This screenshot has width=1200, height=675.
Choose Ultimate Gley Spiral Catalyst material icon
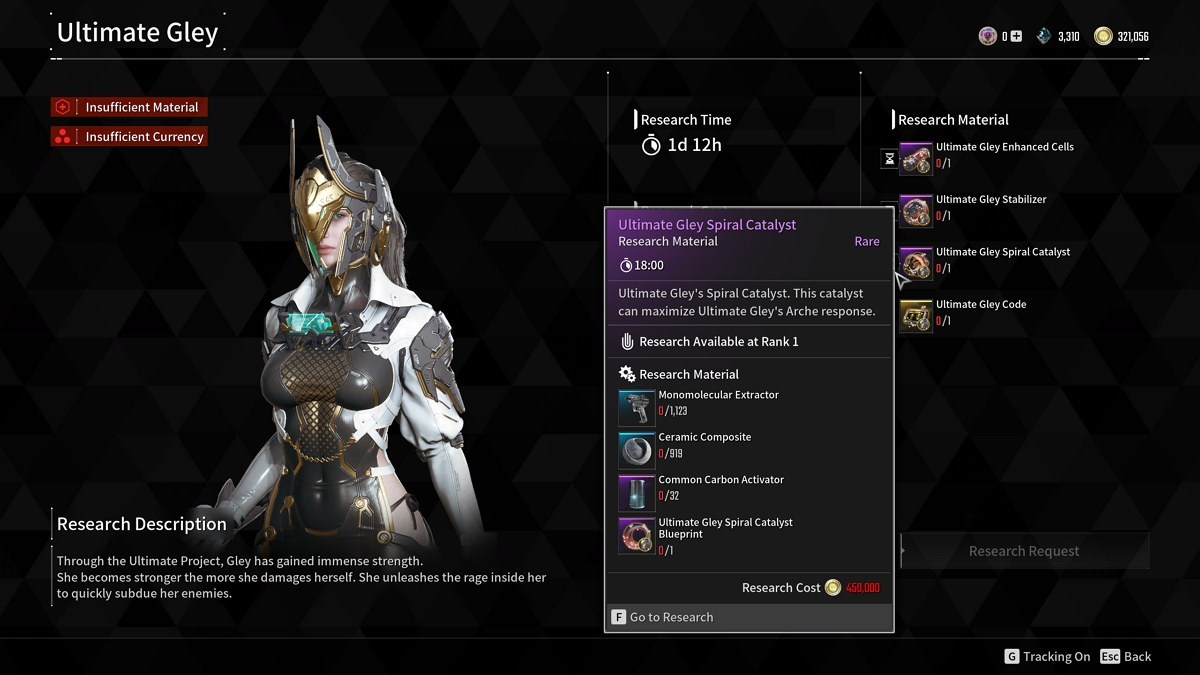click(916, 264)
